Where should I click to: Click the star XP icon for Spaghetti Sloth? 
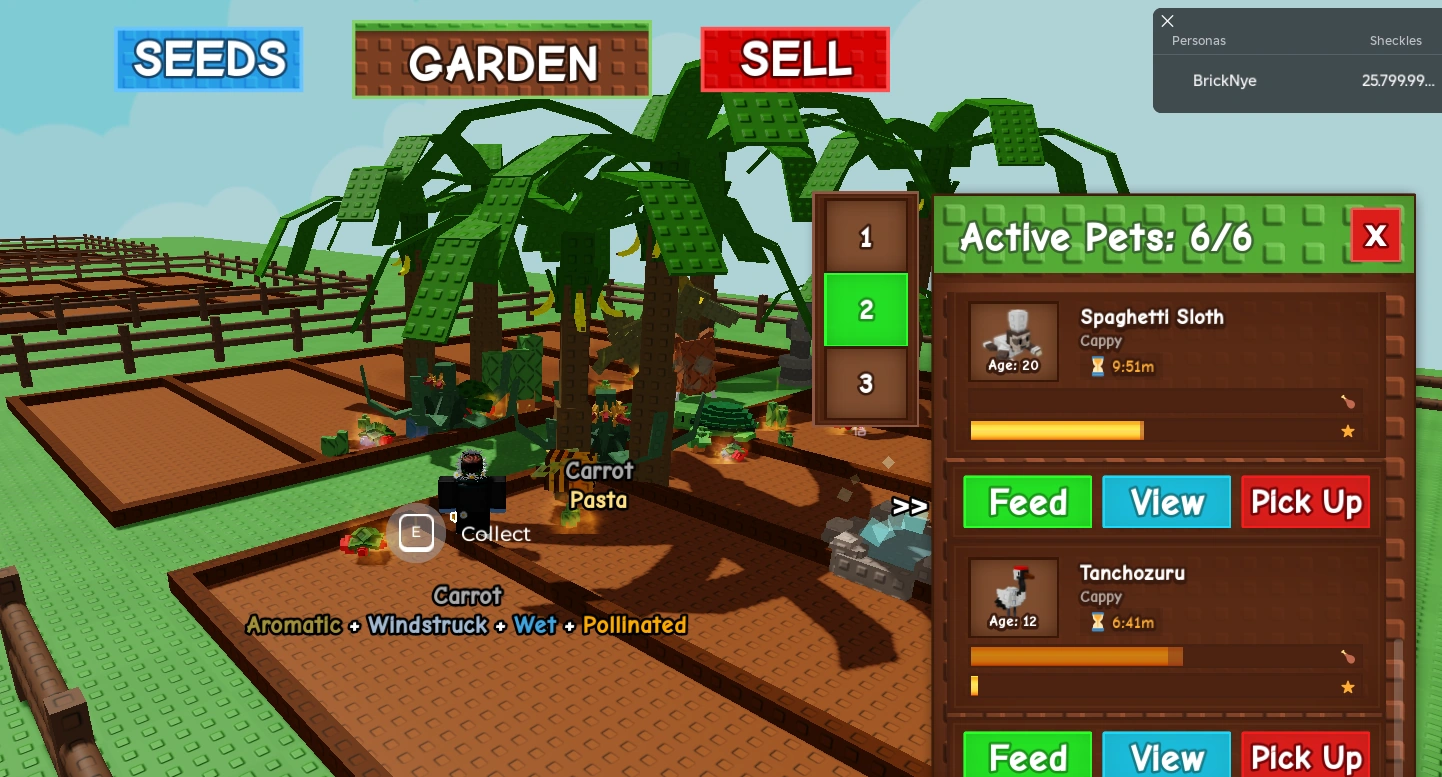coord(1347,430)
